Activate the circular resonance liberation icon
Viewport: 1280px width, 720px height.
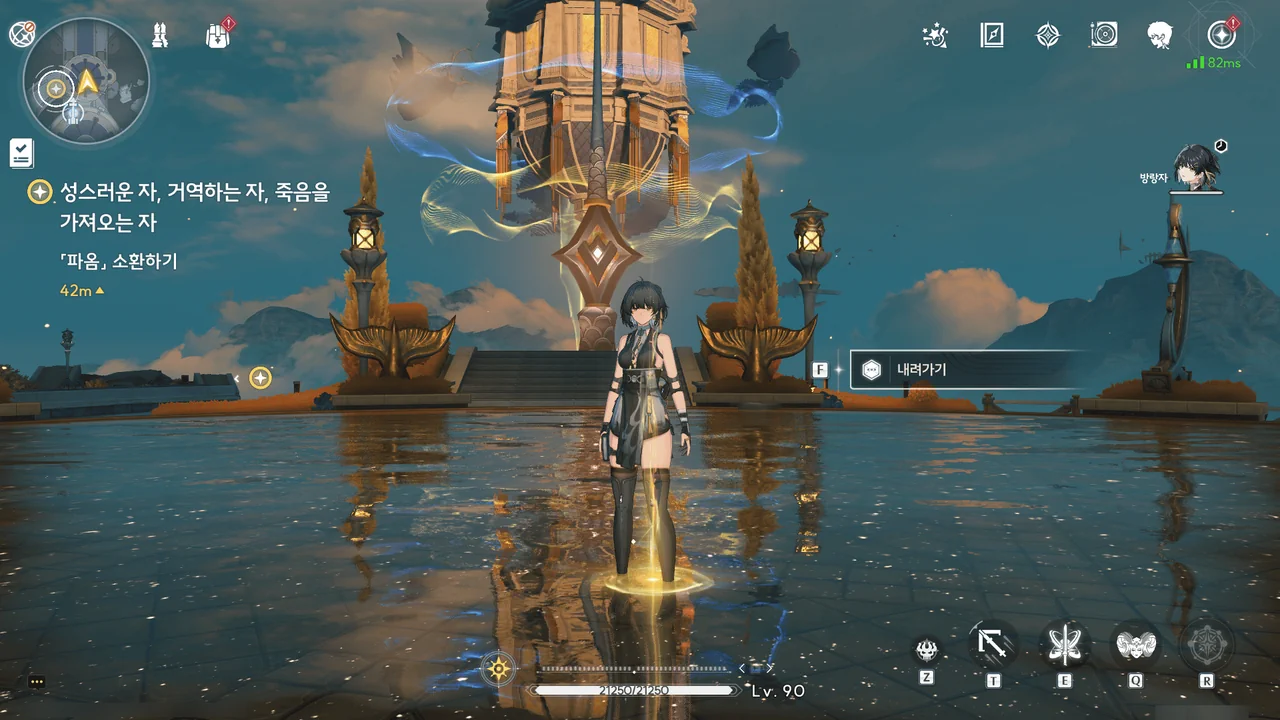1206,645
